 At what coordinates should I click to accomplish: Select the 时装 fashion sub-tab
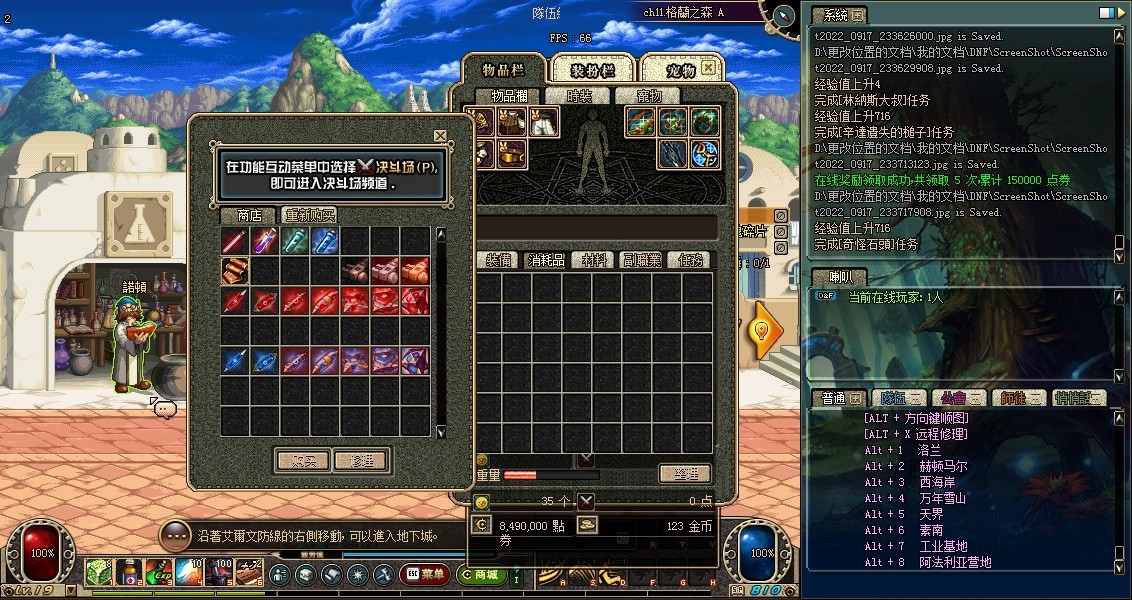579,96
